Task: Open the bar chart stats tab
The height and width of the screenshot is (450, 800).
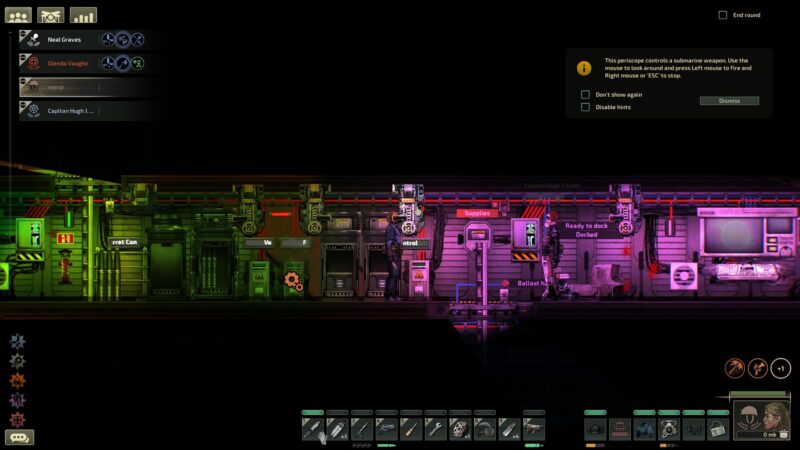Action: [x=83, y=15]
